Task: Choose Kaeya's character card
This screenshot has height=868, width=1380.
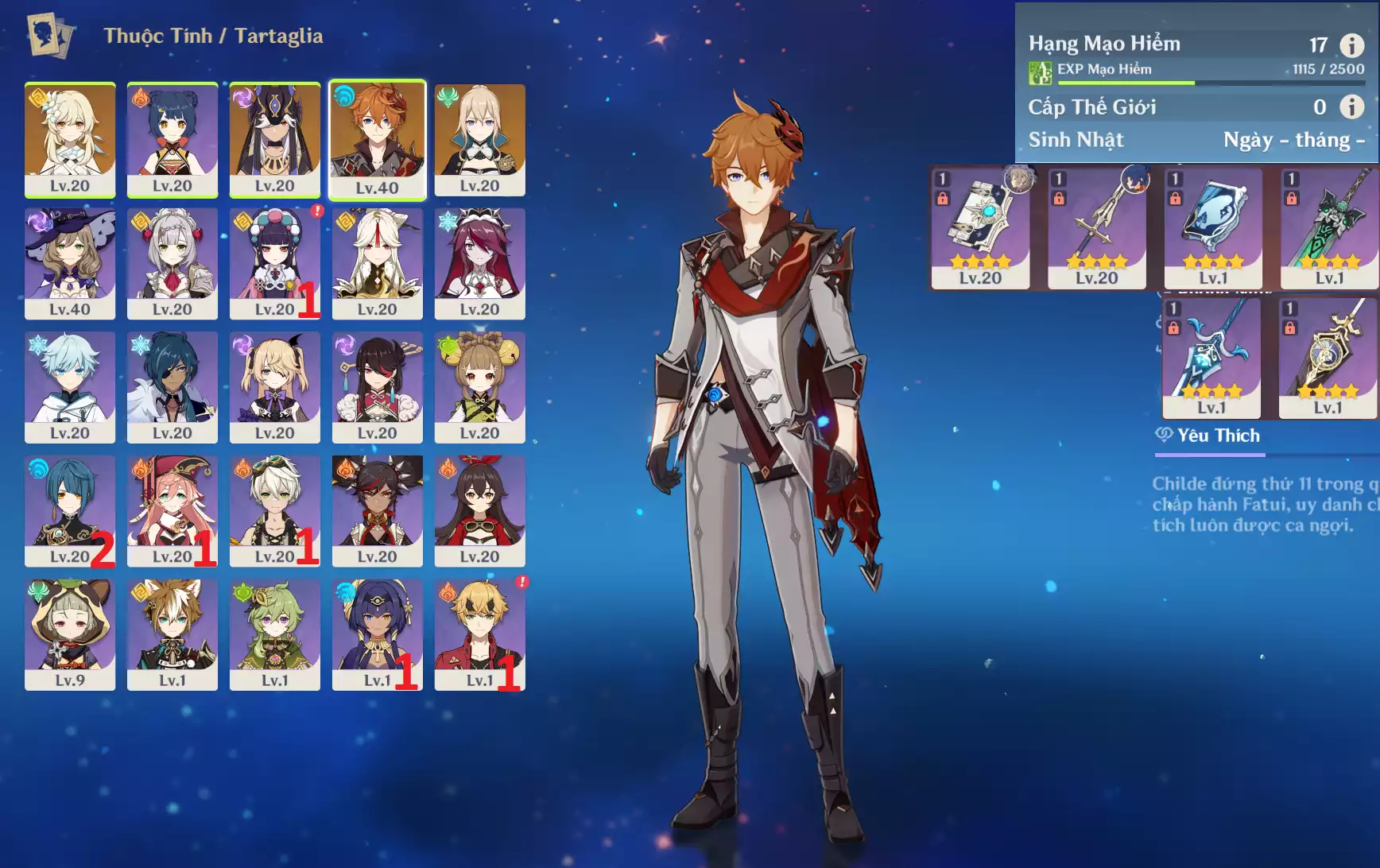Action: click(x=172, y=387)
